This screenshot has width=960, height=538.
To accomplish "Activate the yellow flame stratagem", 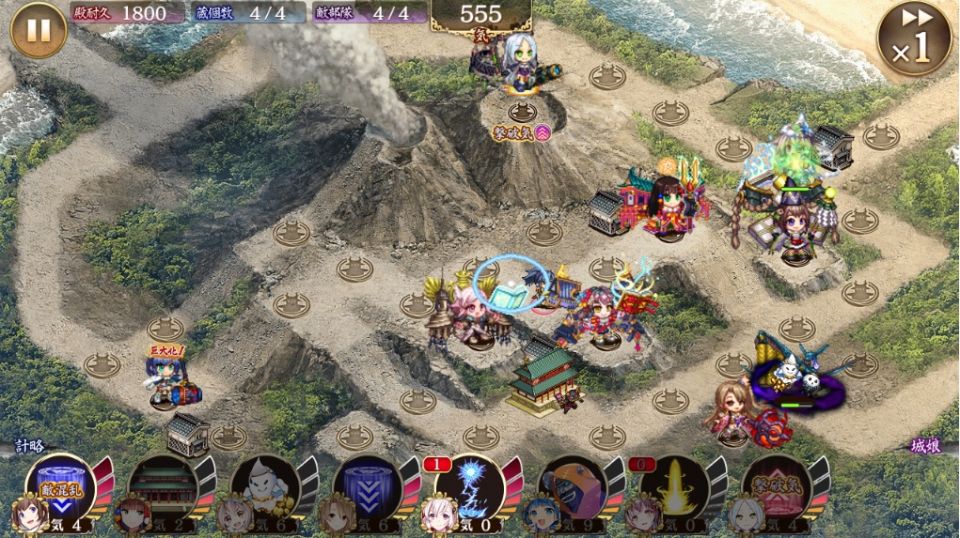I will pos(673,486).
